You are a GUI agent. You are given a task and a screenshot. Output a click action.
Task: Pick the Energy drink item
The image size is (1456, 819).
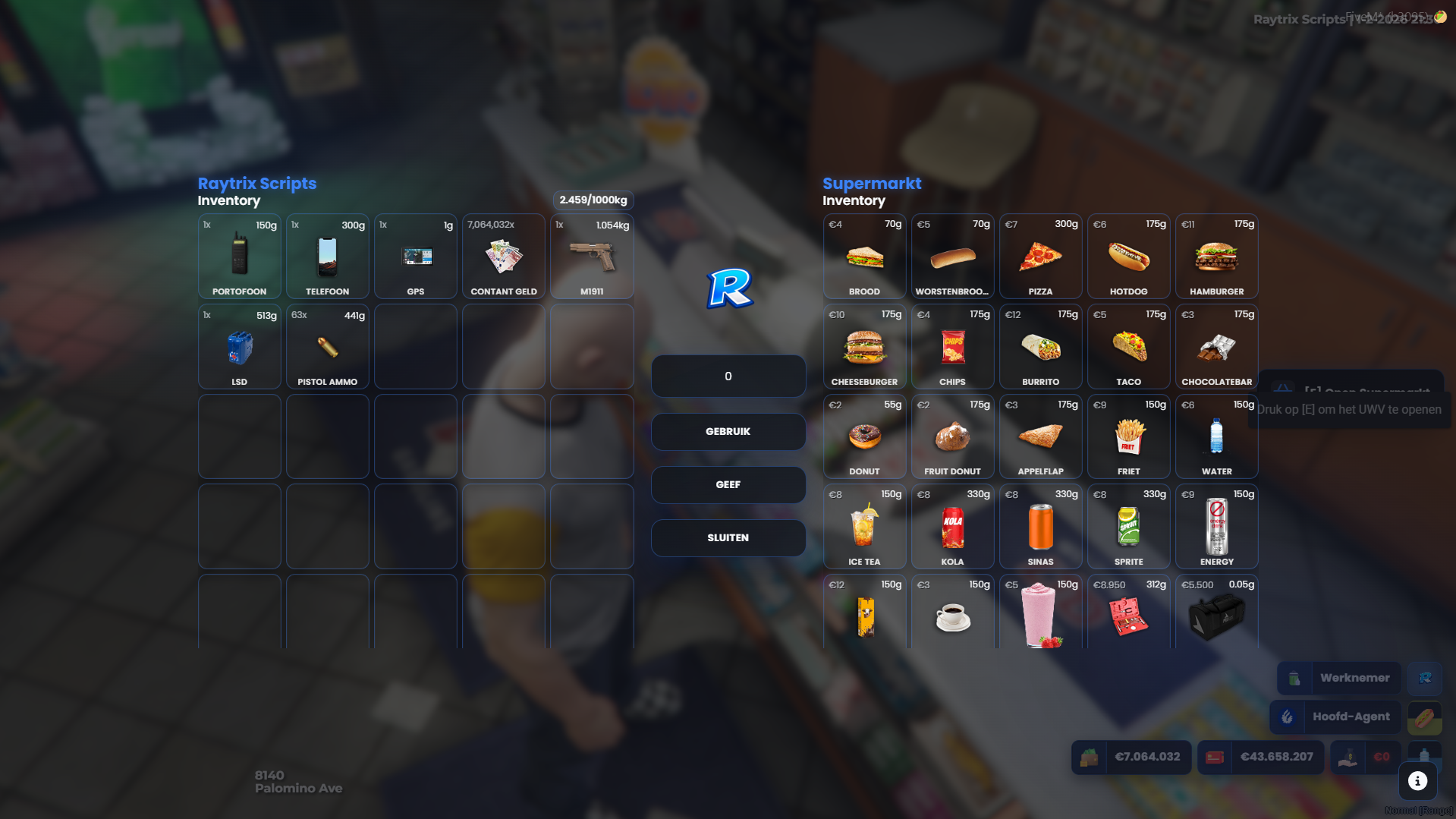(1216, 527)
